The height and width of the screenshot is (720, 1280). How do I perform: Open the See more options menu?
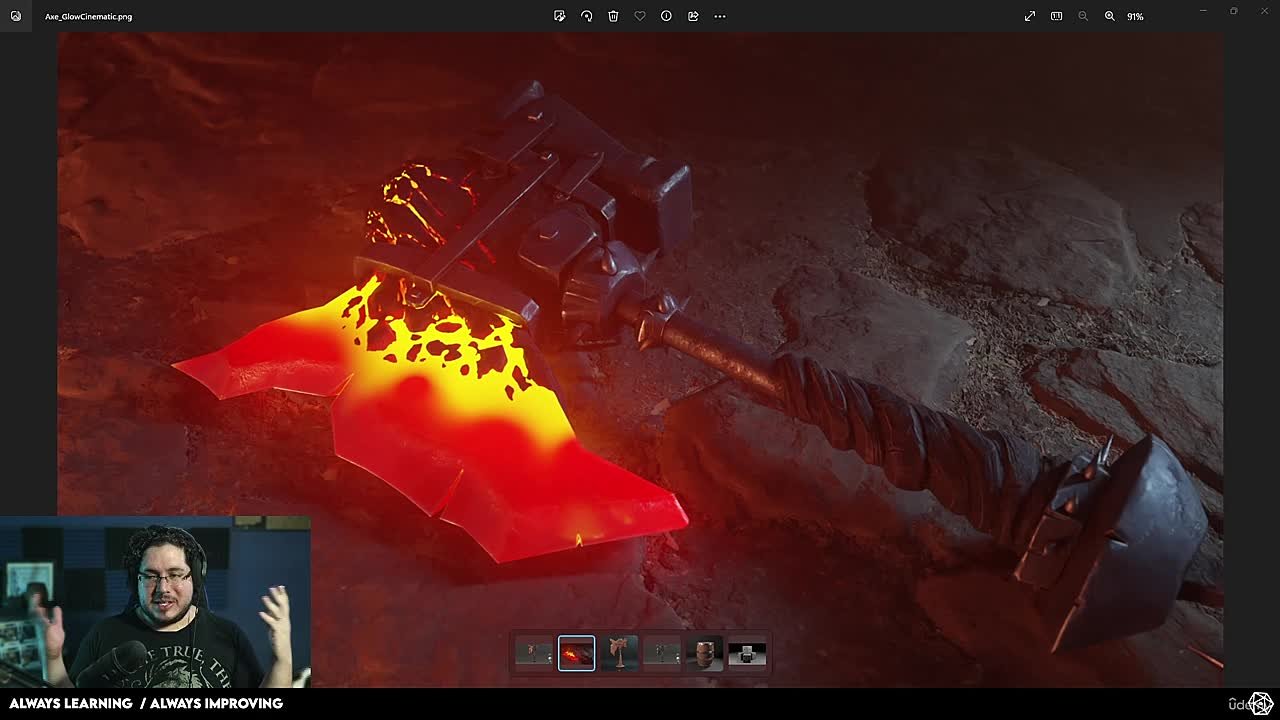(719, 16)
